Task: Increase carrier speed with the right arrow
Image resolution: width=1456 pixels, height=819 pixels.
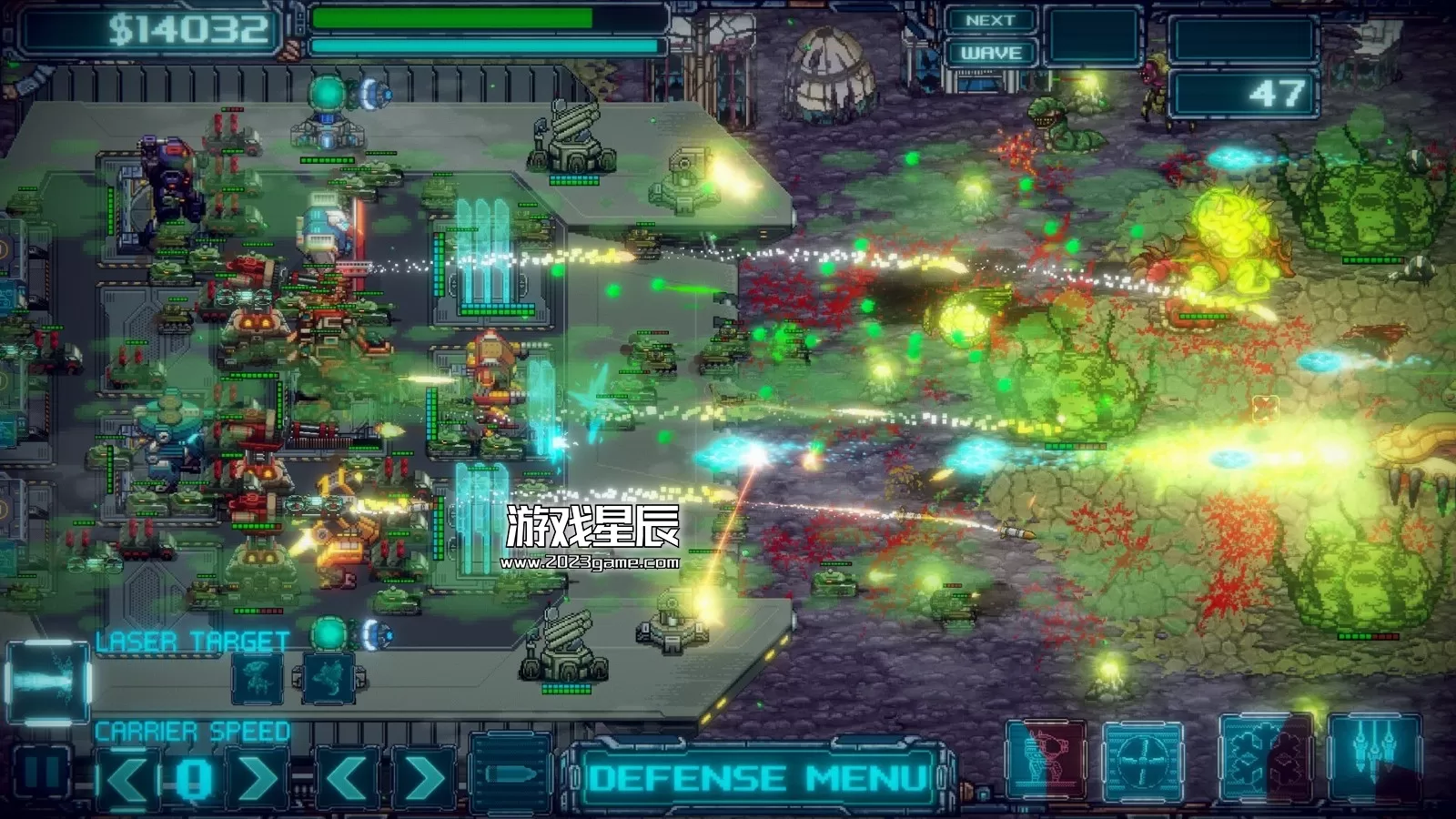Action: click(258, 778)
